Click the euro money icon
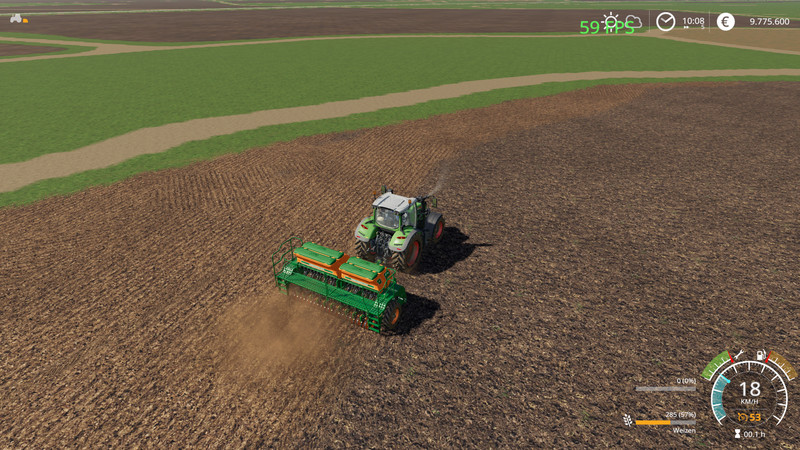 click(x=725, y=21)
